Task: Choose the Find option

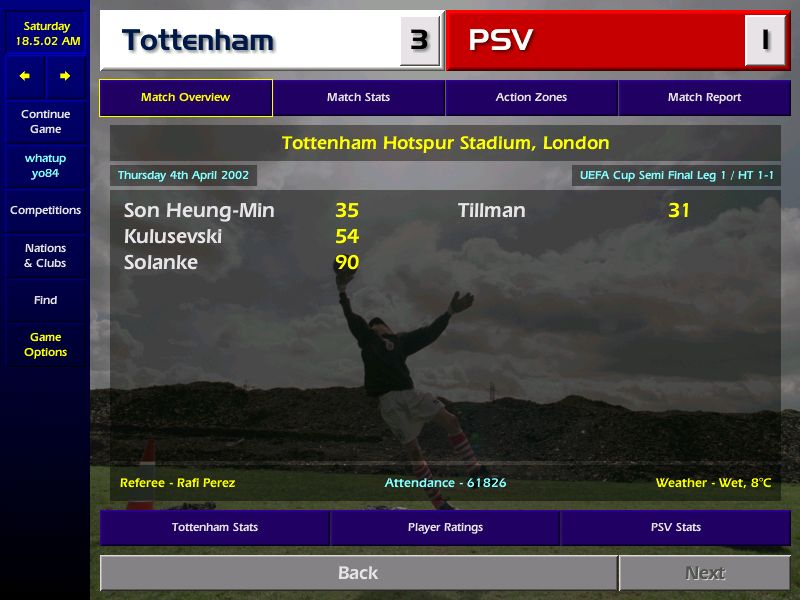Action: coord(45,300)
